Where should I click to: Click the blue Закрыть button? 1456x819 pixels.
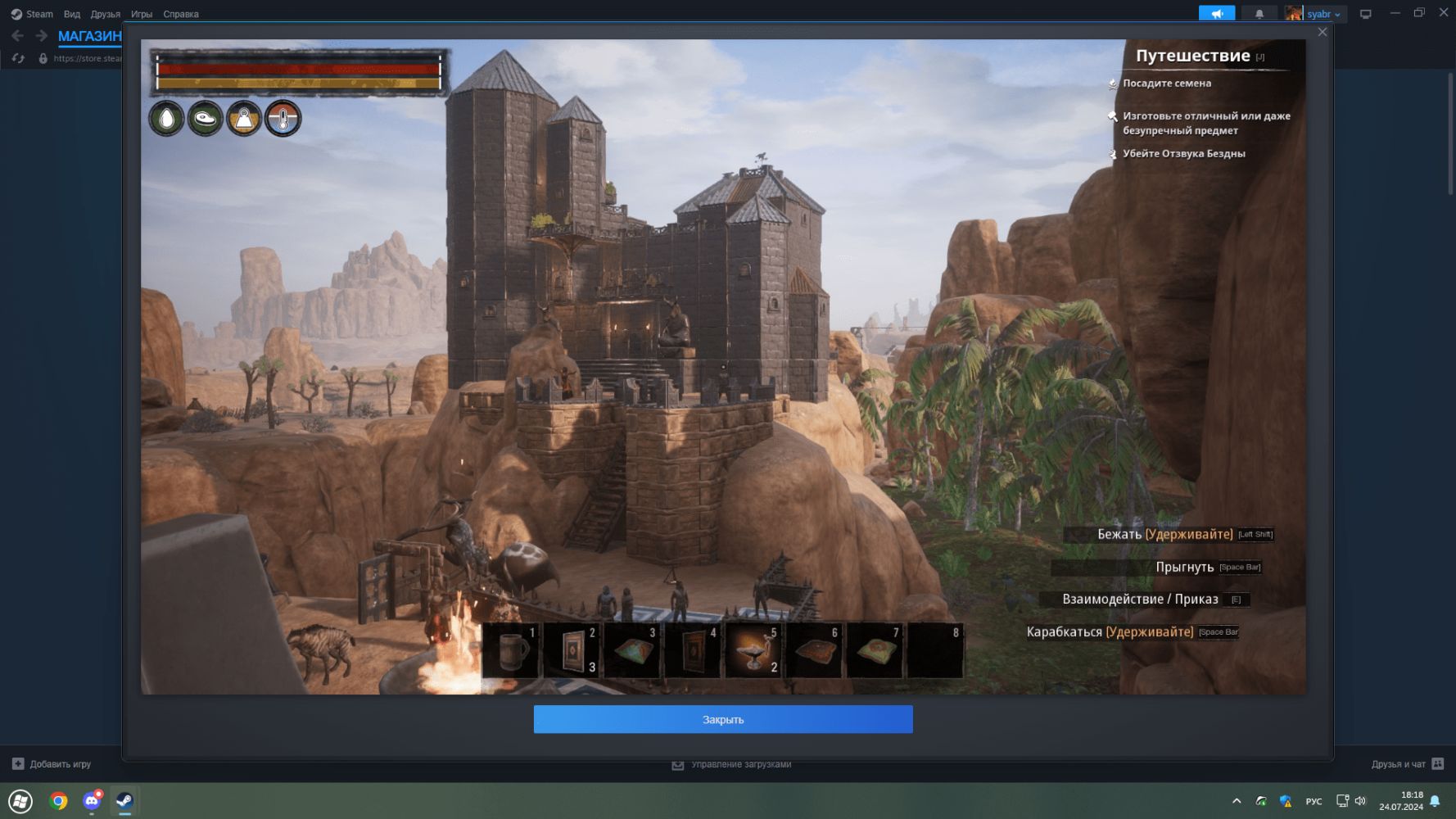[723, 719]
